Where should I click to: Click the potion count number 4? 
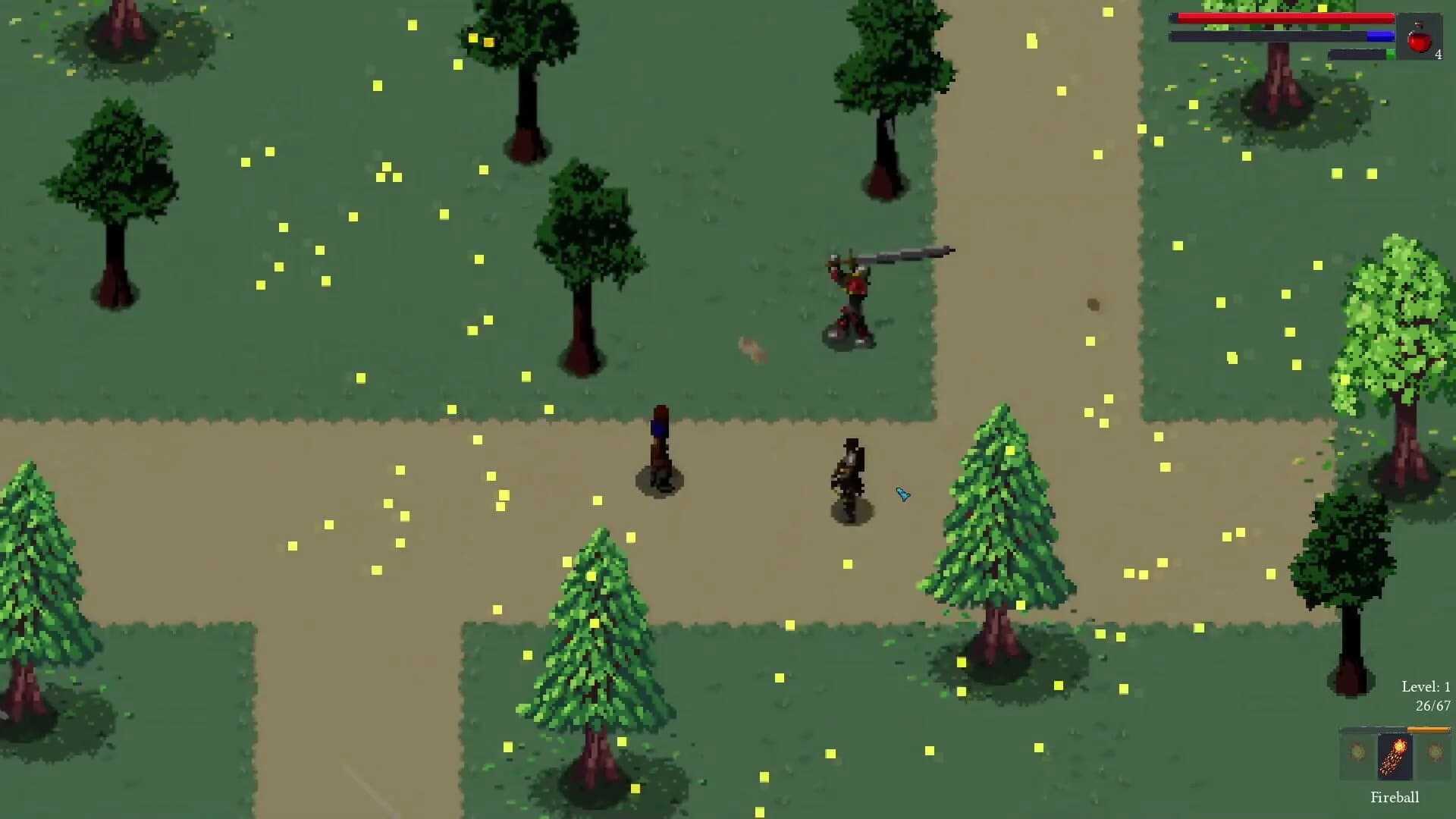(1439, 54)
